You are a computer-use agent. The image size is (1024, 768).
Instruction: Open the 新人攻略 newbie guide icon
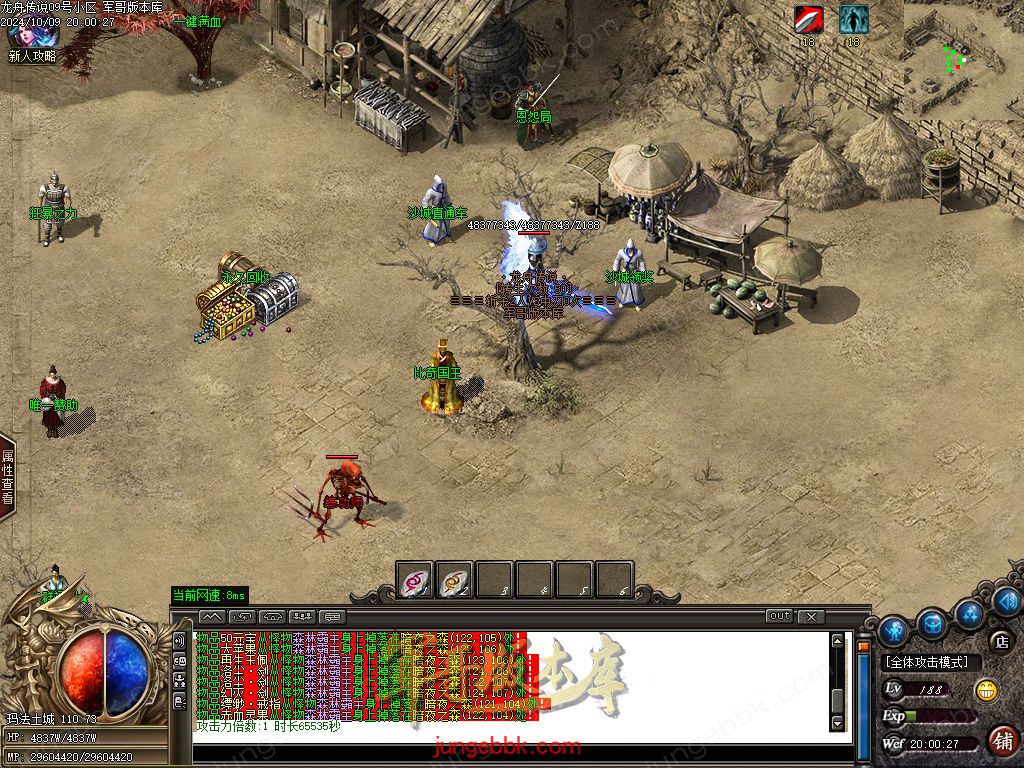coord(33,38)
